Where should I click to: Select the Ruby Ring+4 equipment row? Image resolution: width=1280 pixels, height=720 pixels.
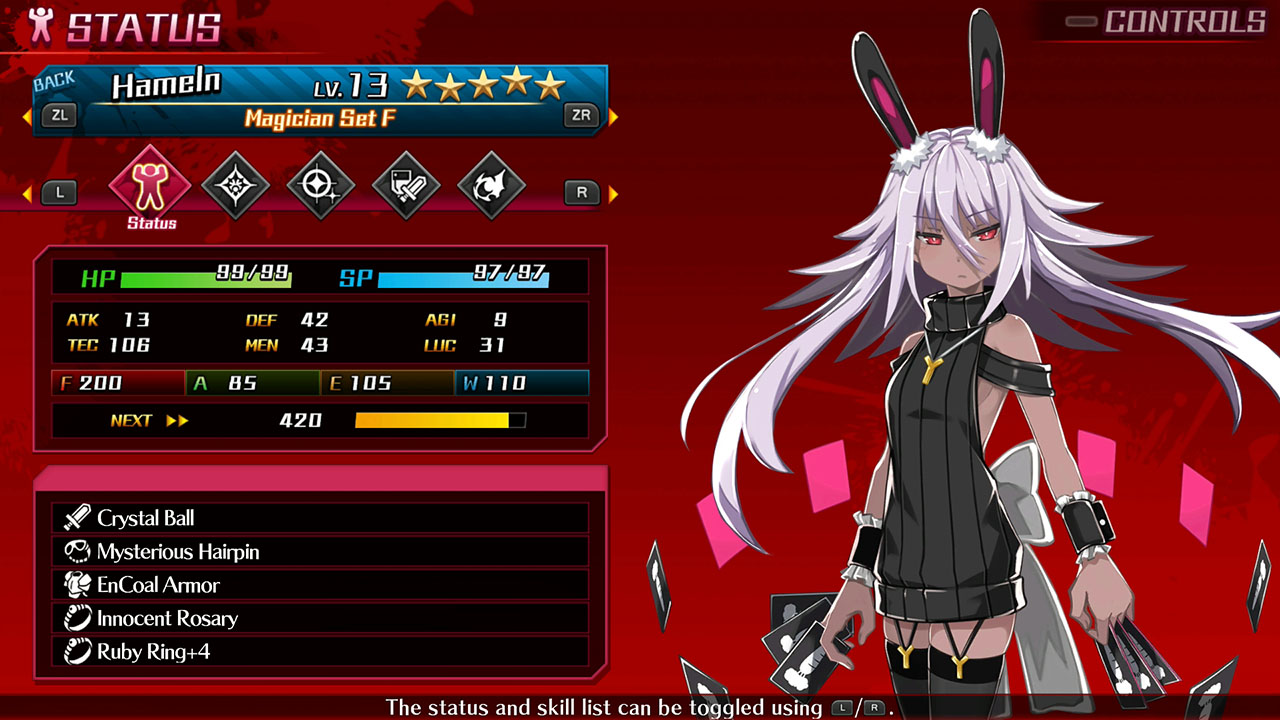tap(320, 651)
